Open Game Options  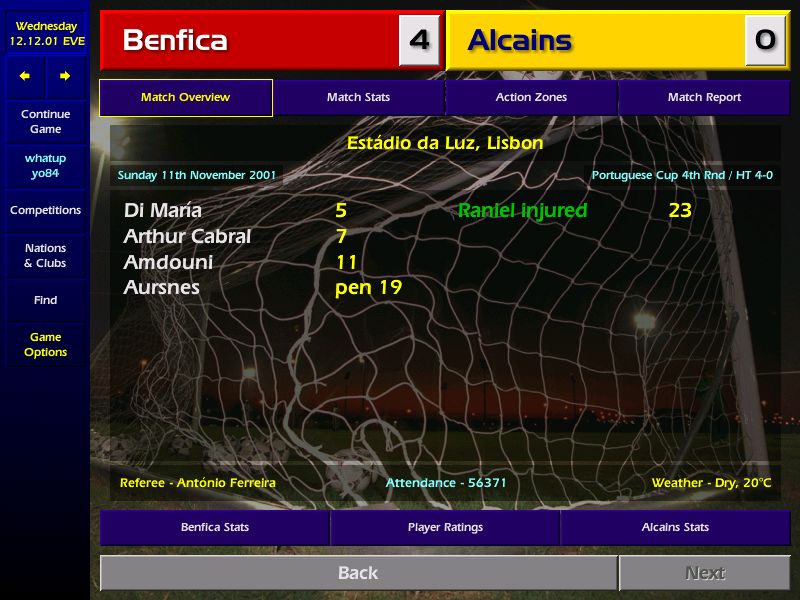45,345
